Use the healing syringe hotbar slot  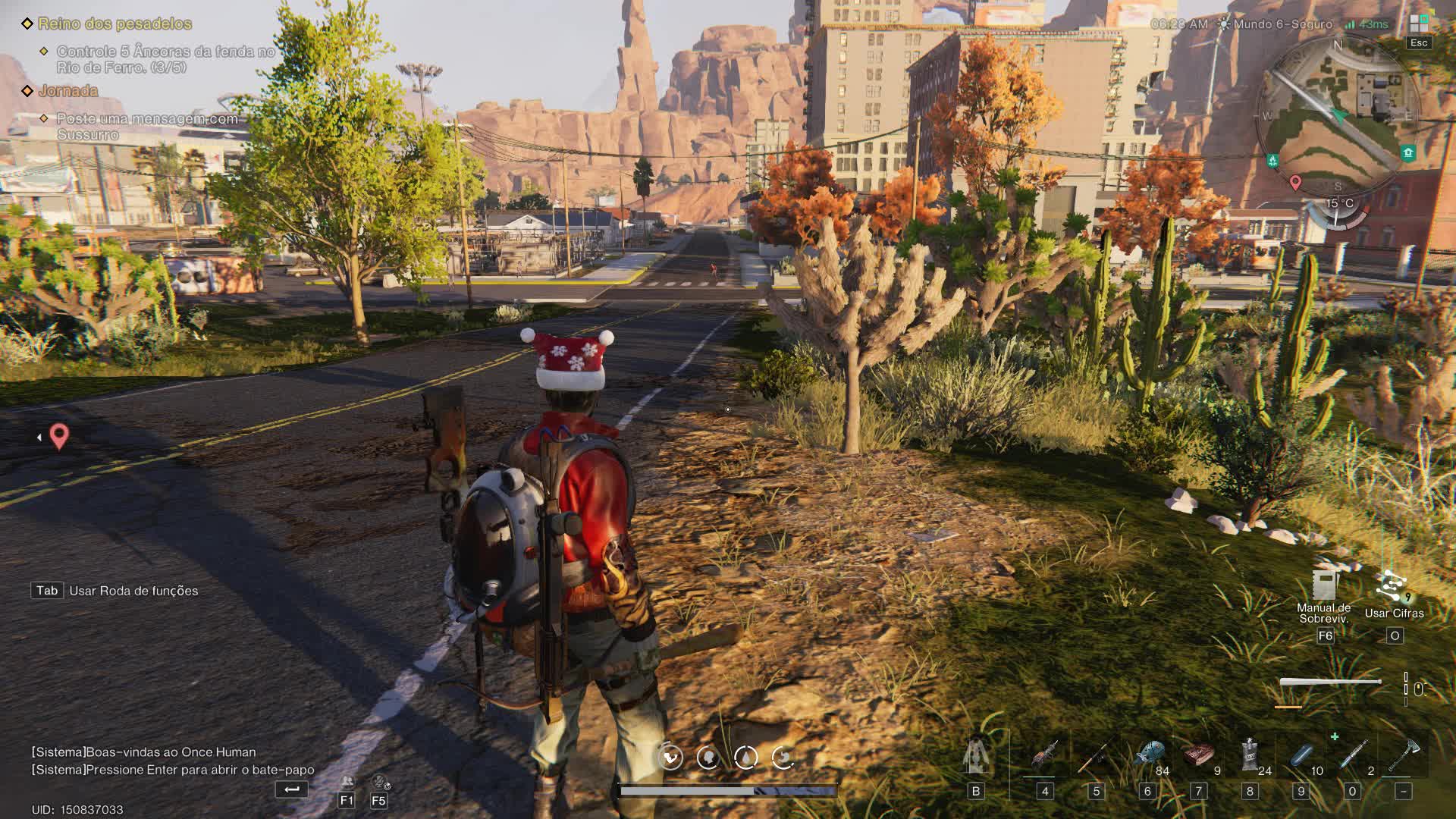1352,757
